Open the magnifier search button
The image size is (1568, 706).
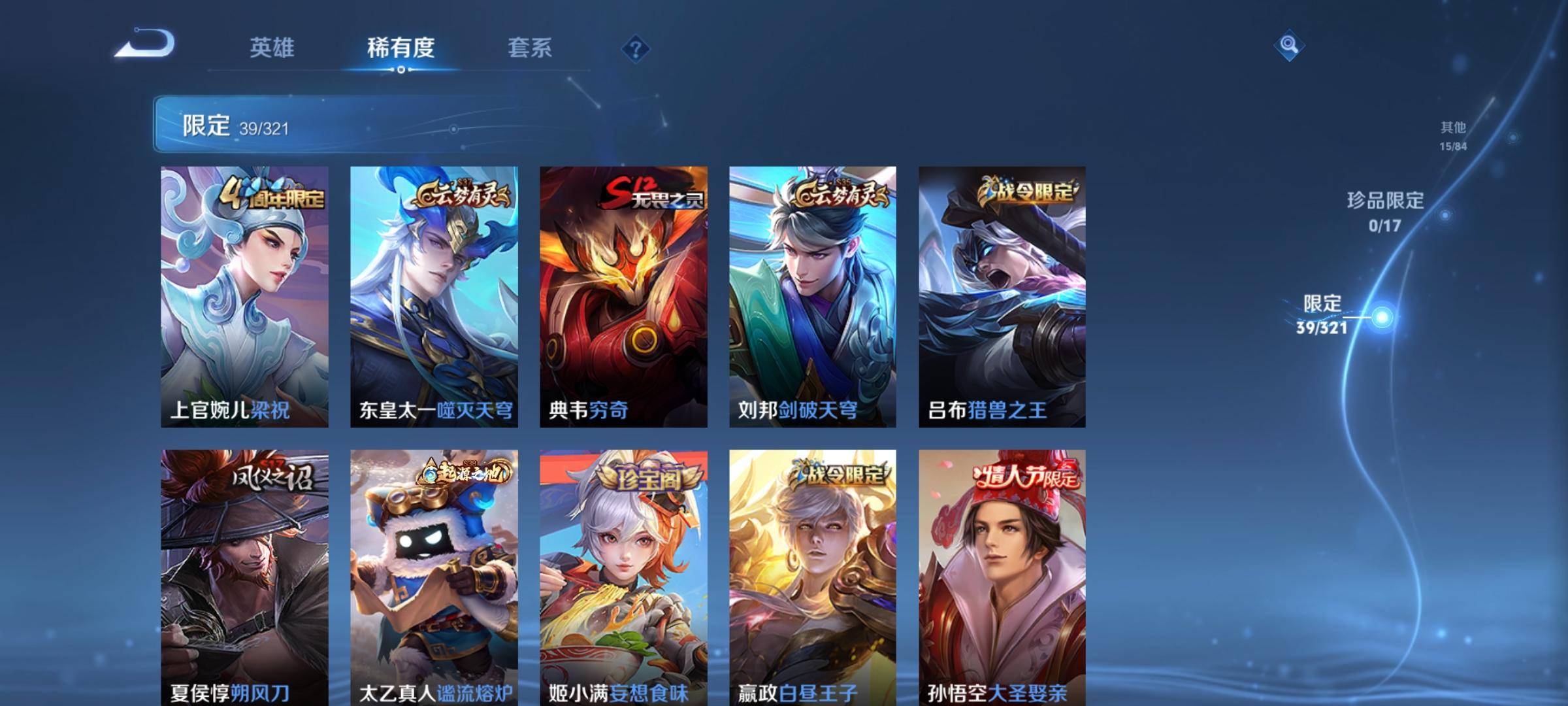(x=1288, y=45)
